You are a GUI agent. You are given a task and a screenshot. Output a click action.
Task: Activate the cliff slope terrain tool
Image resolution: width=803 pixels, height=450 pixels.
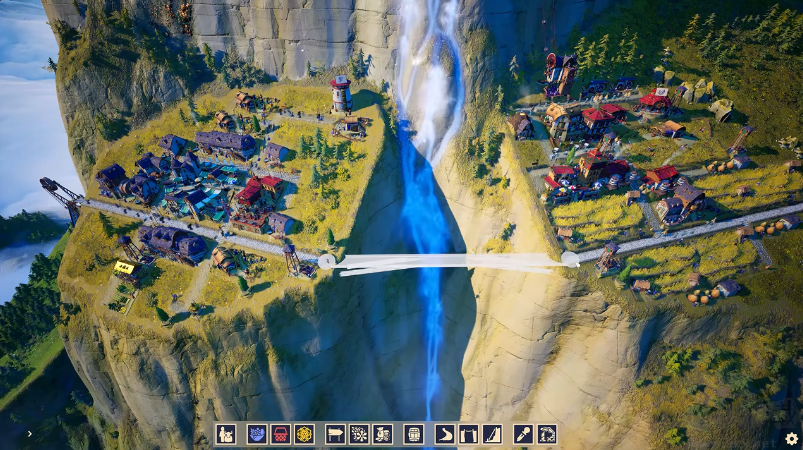click(x=491, y=434)
